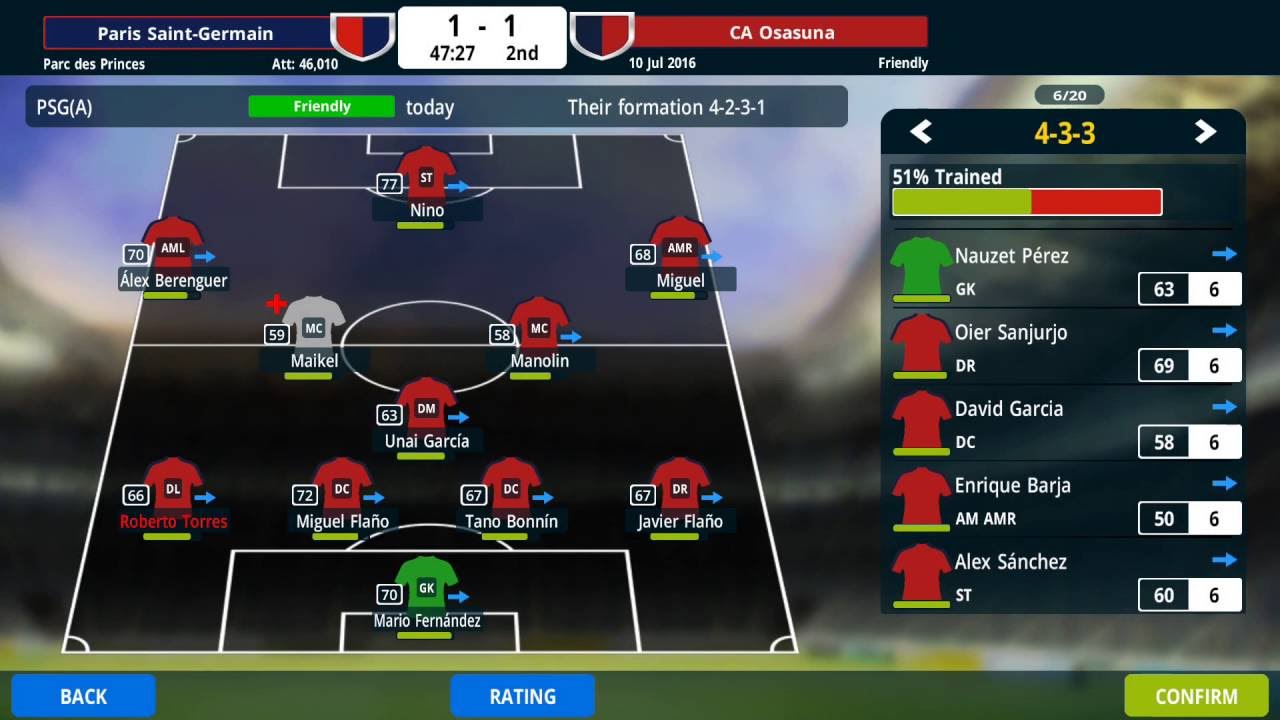Click the 51% Trained progress bar
The image size is (1280, 720).
coord(1026,201)
